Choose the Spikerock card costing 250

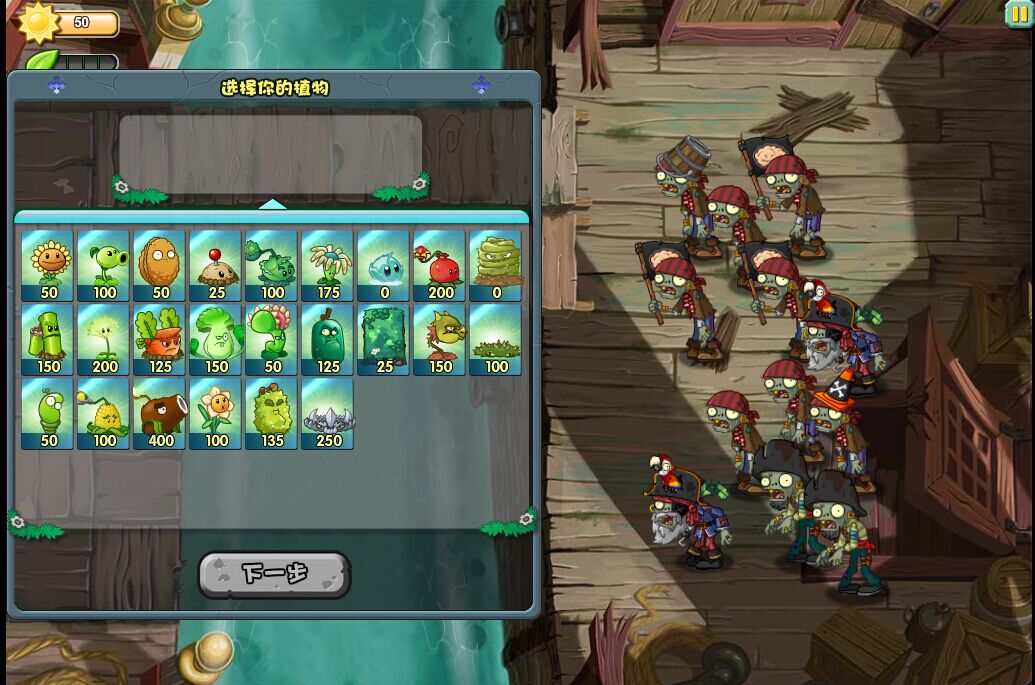pyautogui.click(x=327, y=414)
